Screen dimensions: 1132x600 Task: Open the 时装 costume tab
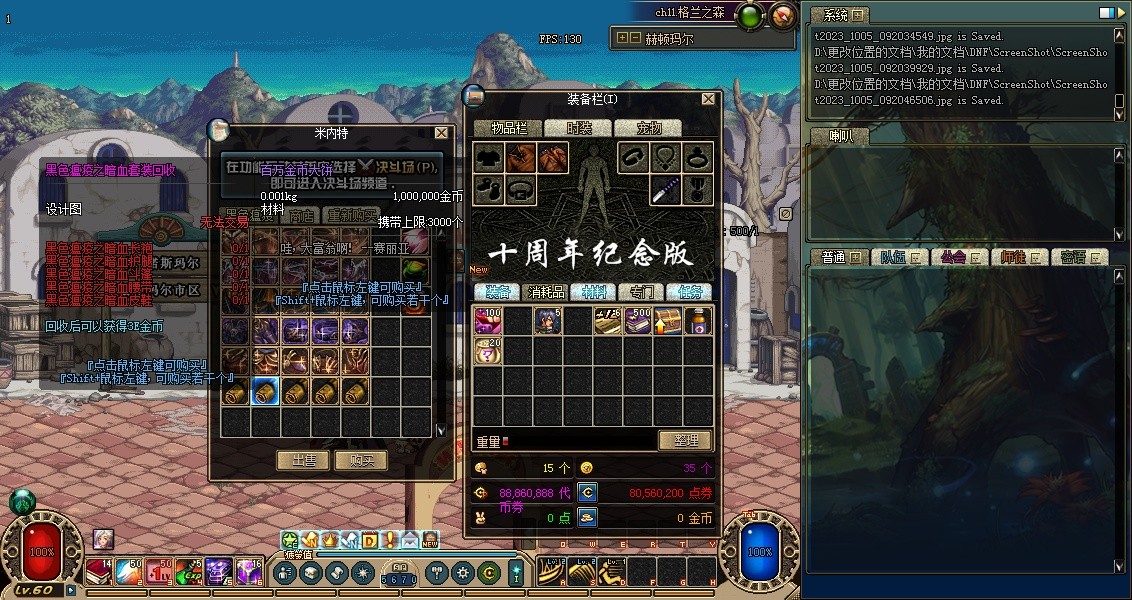[x=579, y=128]
